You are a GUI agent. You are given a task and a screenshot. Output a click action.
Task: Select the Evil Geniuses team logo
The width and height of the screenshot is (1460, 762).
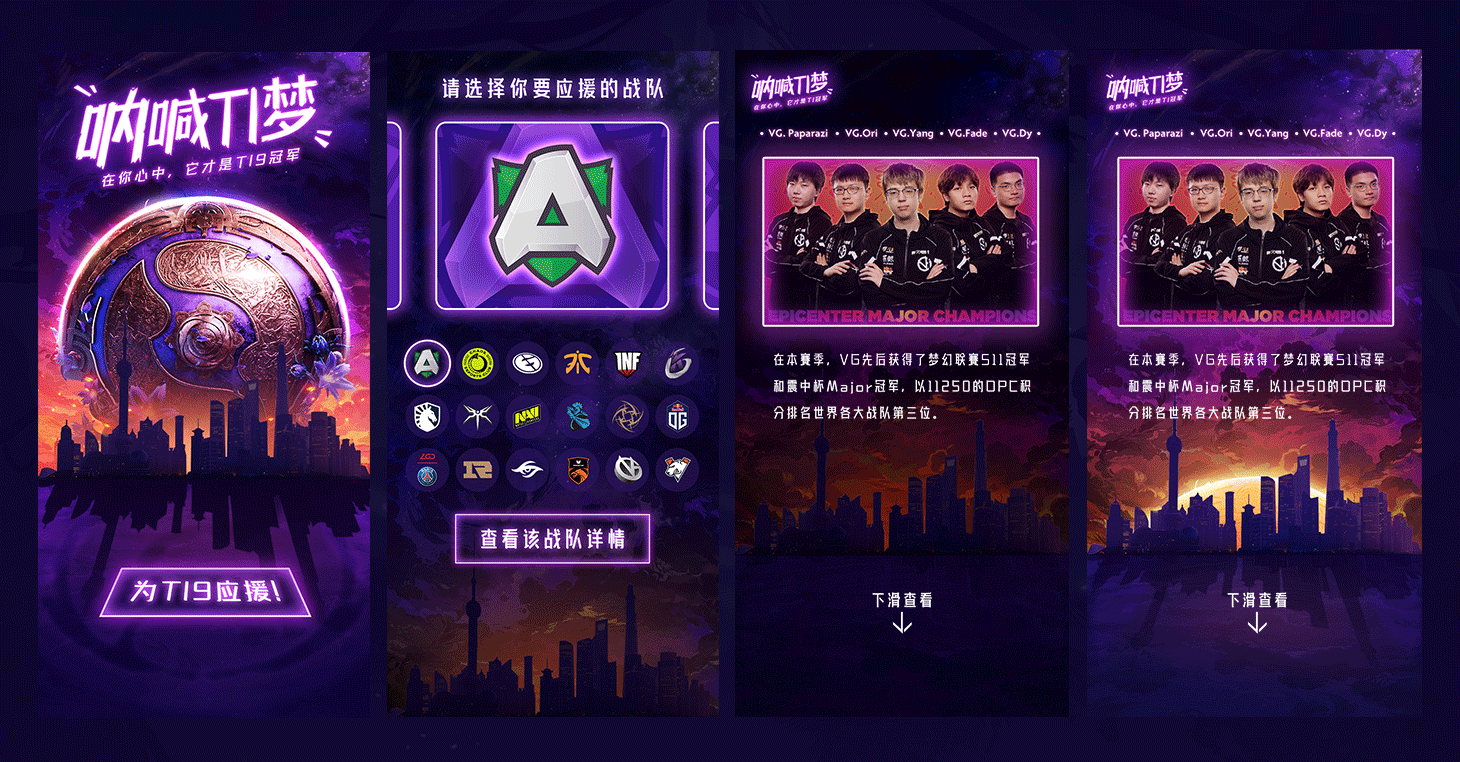point(527,363)
